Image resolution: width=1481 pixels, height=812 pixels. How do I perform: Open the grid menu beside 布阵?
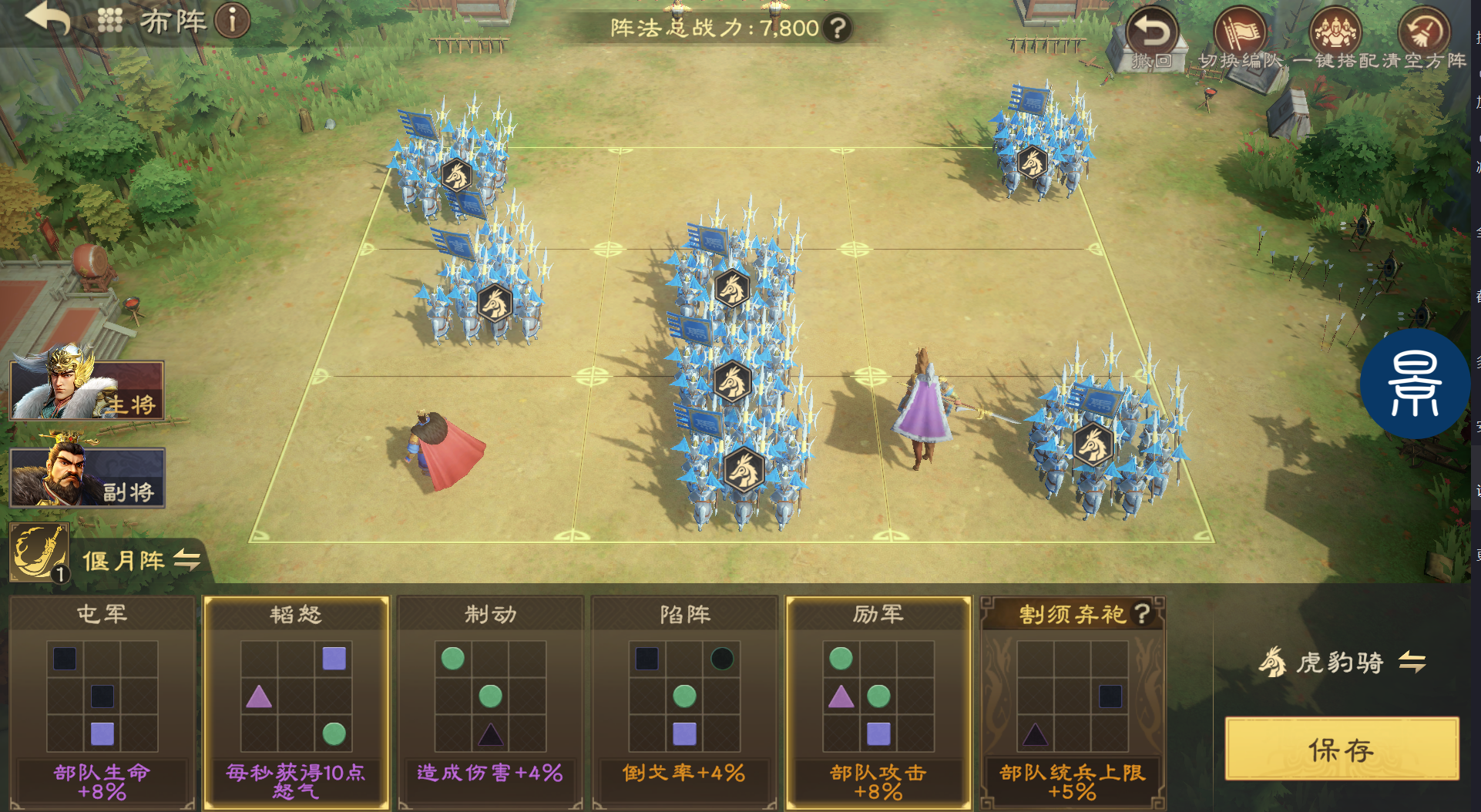[110, 21]
